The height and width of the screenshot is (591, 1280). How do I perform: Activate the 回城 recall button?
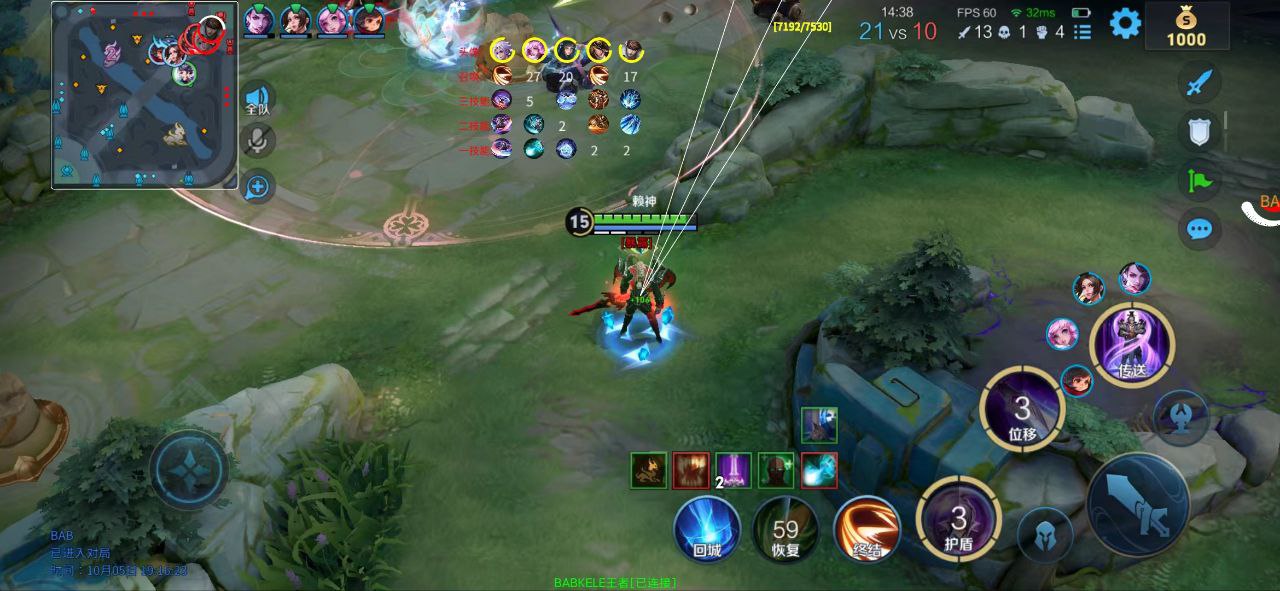707,529
